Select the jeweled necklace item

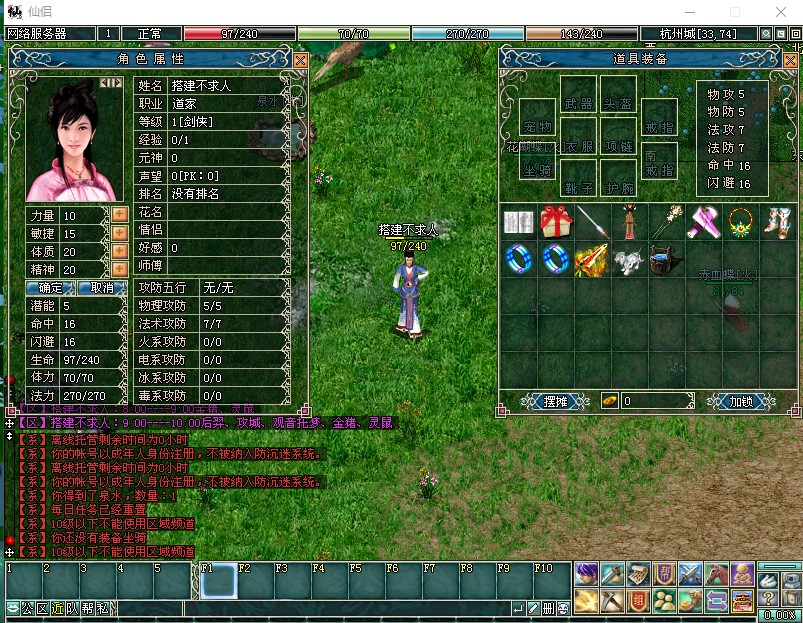coord(739,221)
